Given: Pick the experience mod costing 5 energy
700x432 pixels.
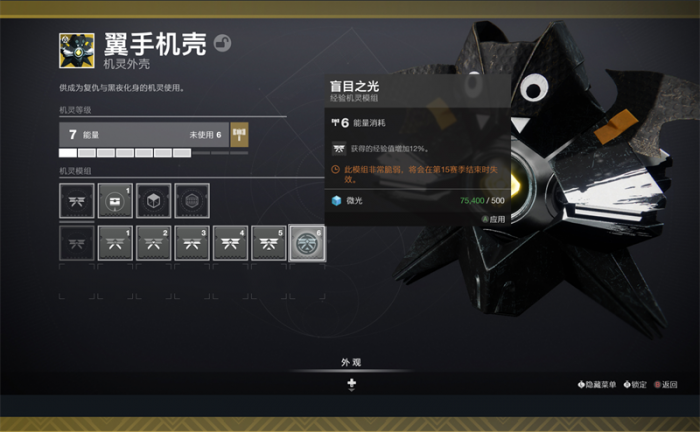Looking at the screenshot, I should tap(268, 243).
